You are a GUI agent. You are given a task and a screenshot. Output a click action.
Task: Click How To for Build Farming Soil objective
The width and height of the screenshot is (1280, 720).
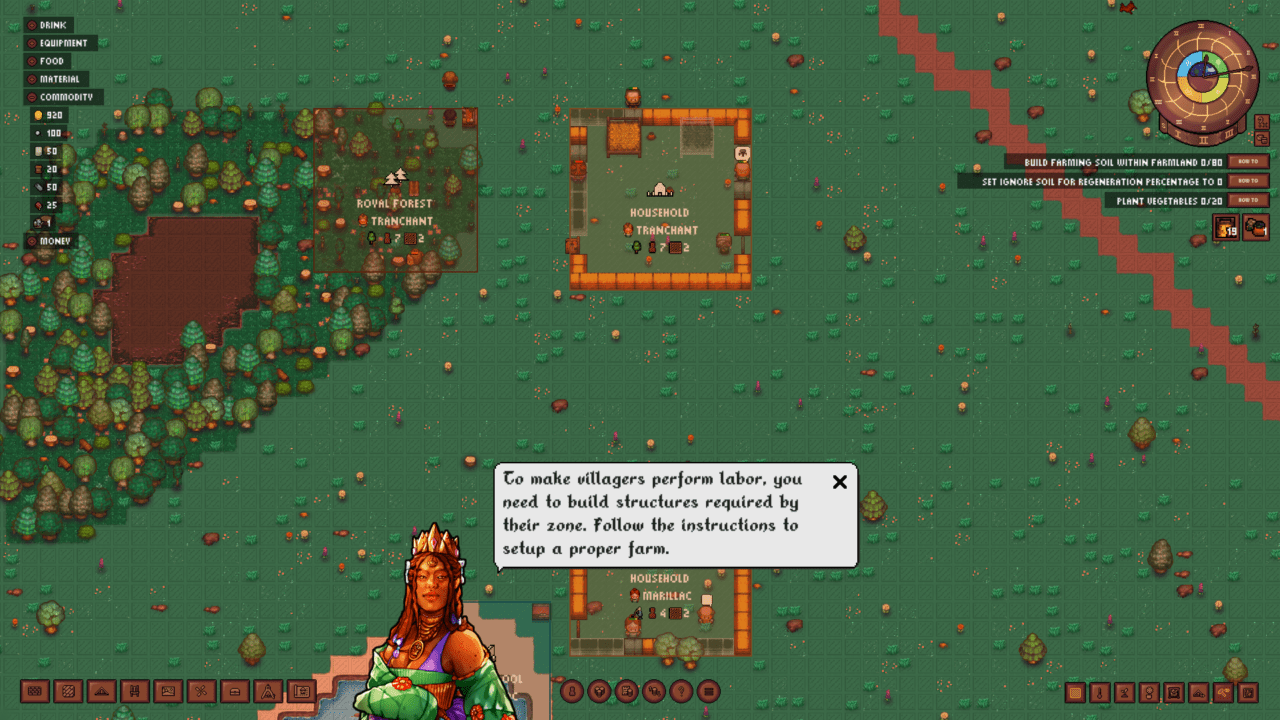(1249, 162)
